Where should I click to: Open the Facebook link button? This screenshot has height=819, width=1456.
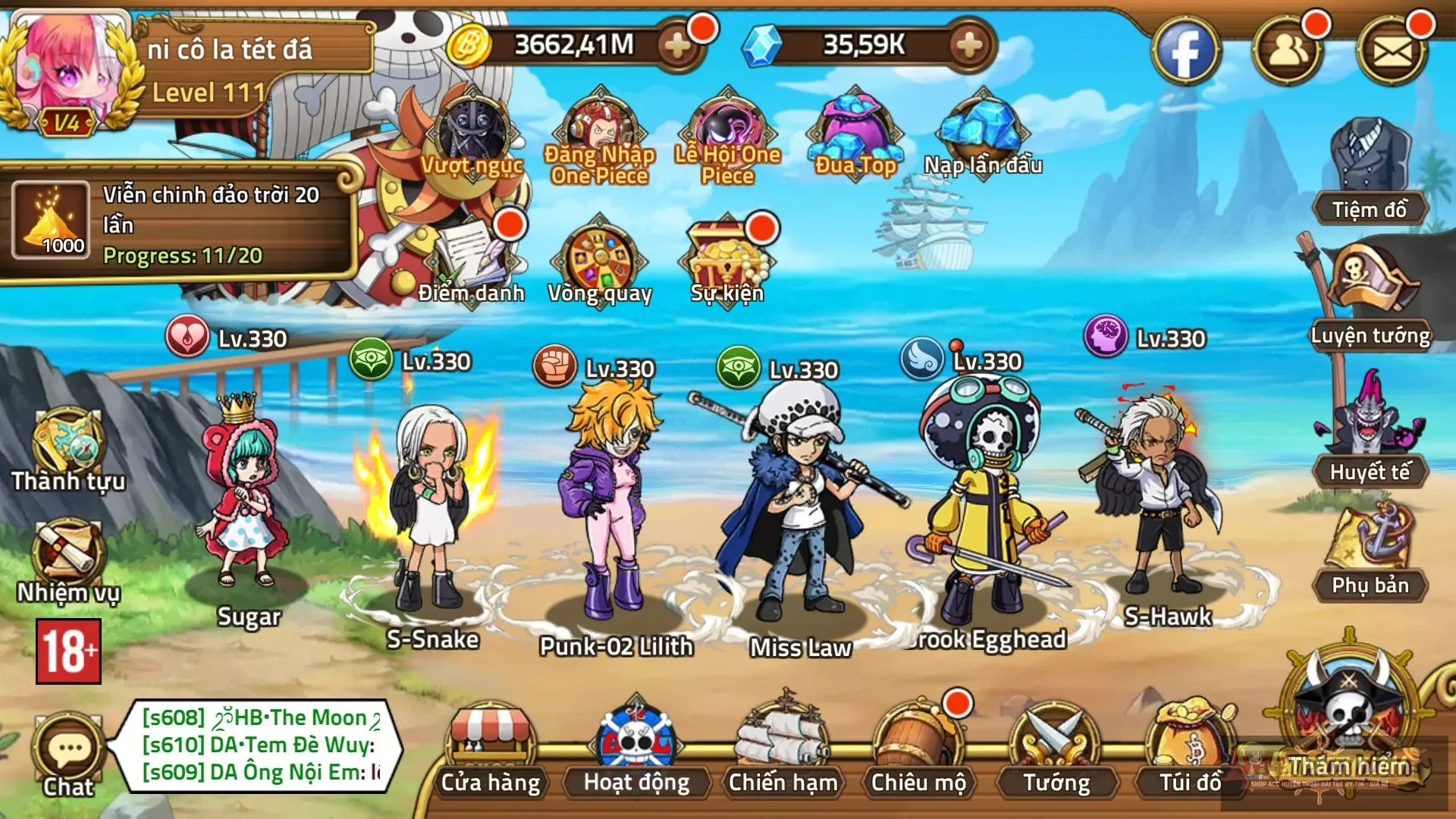tap(1185, 52)
